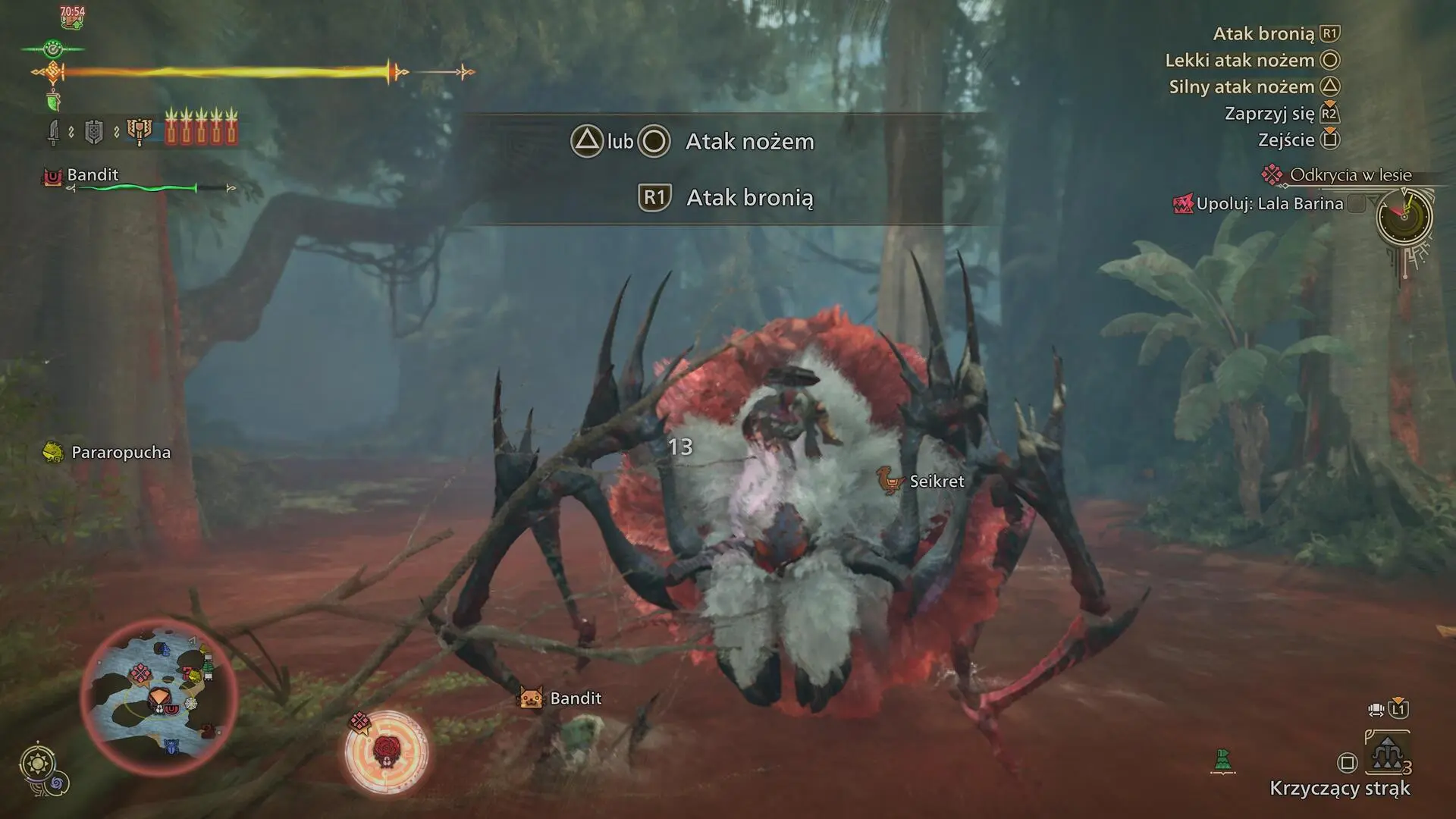
Task: Open the Odkrycia w lesie quest tracker
Action: (1350, 175)
